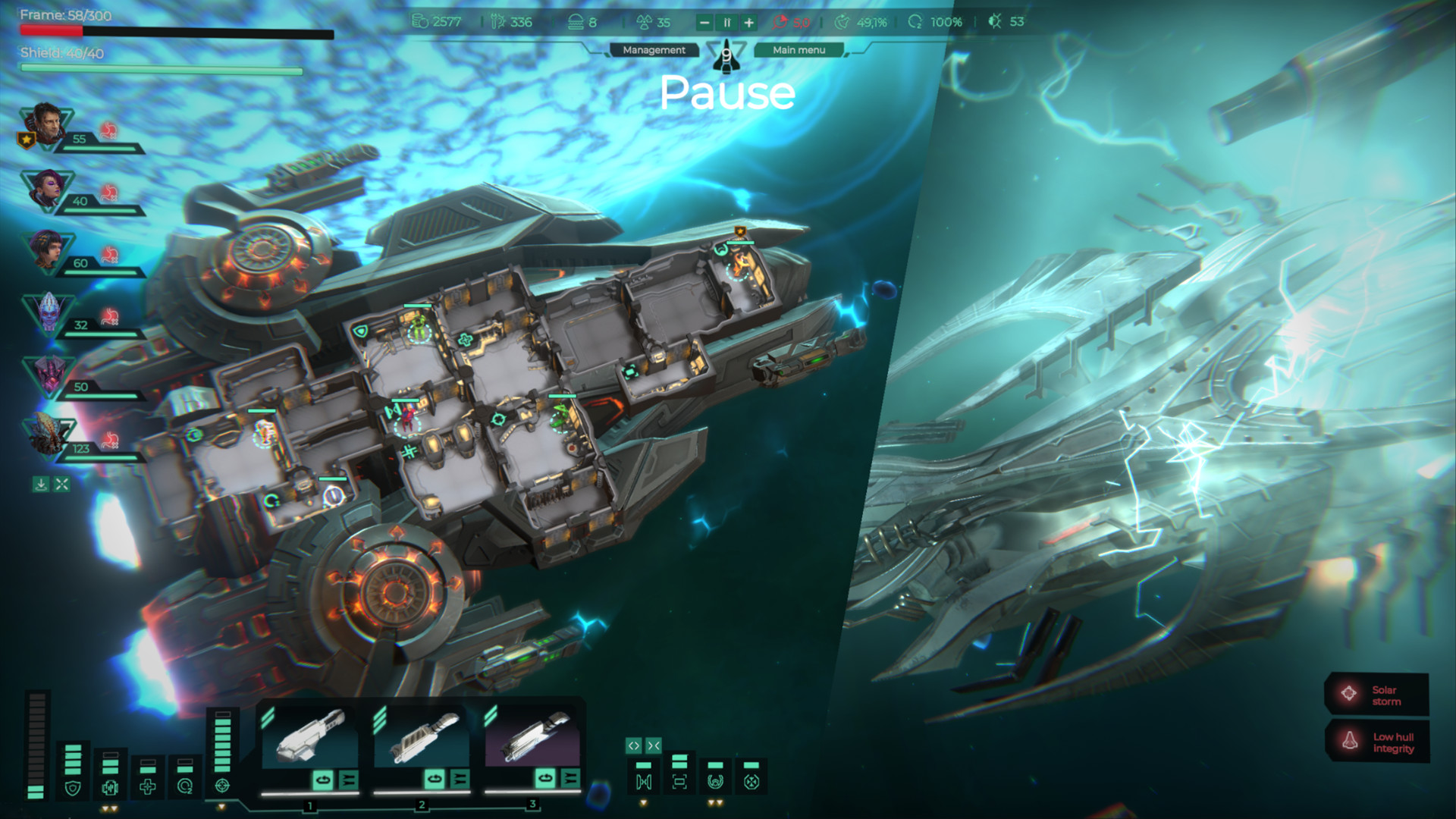Expand the targeting system options arrow

coord(222,808)
